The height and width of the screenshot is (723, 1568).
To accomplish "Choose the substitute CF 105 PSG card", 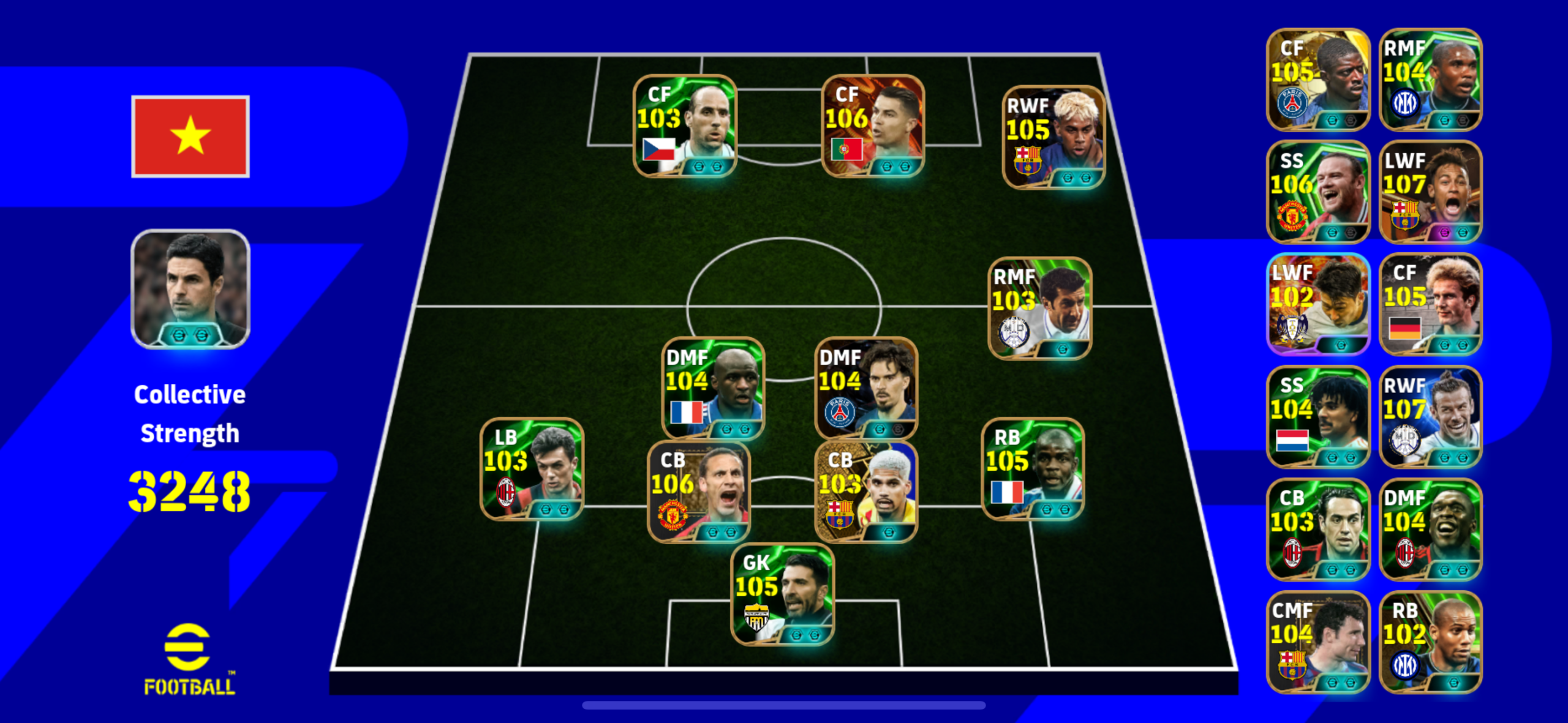I will click(x=1317, y=80).
